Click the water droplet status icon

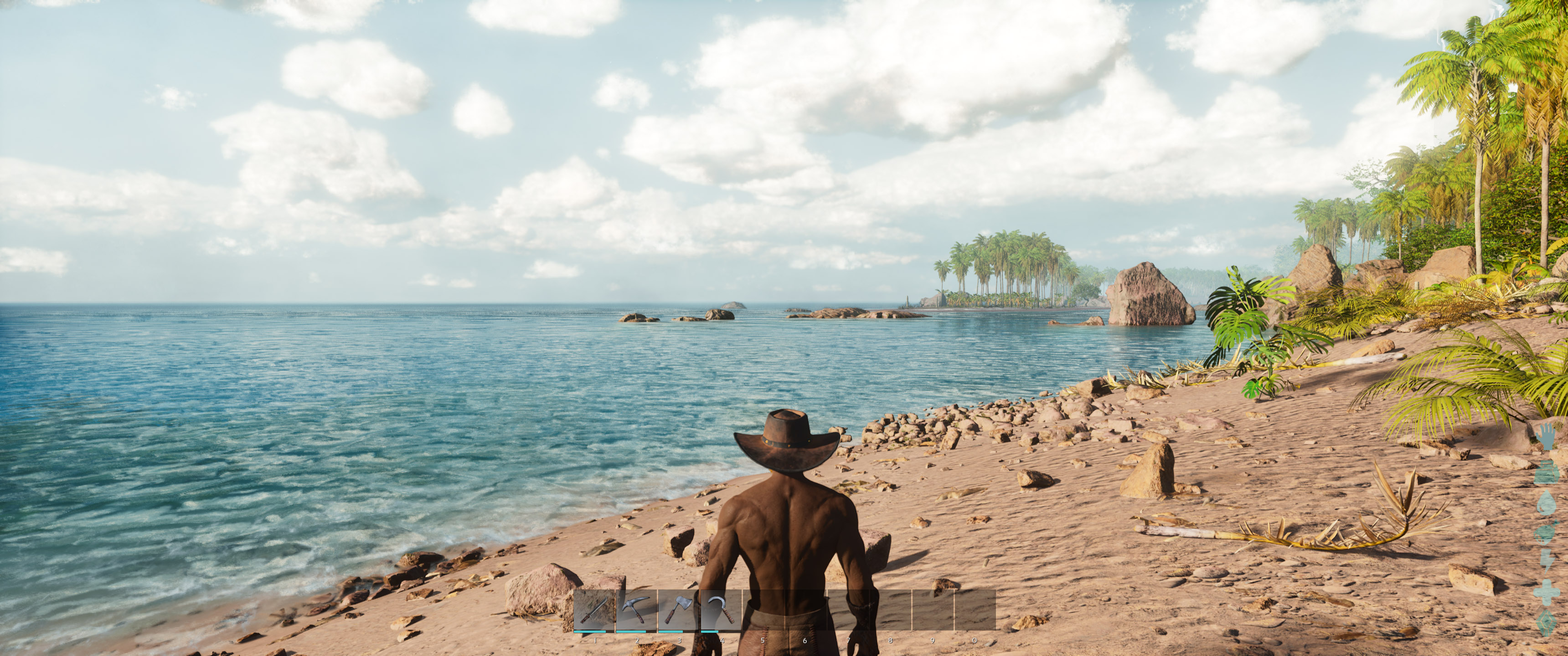coord(1547,502)
